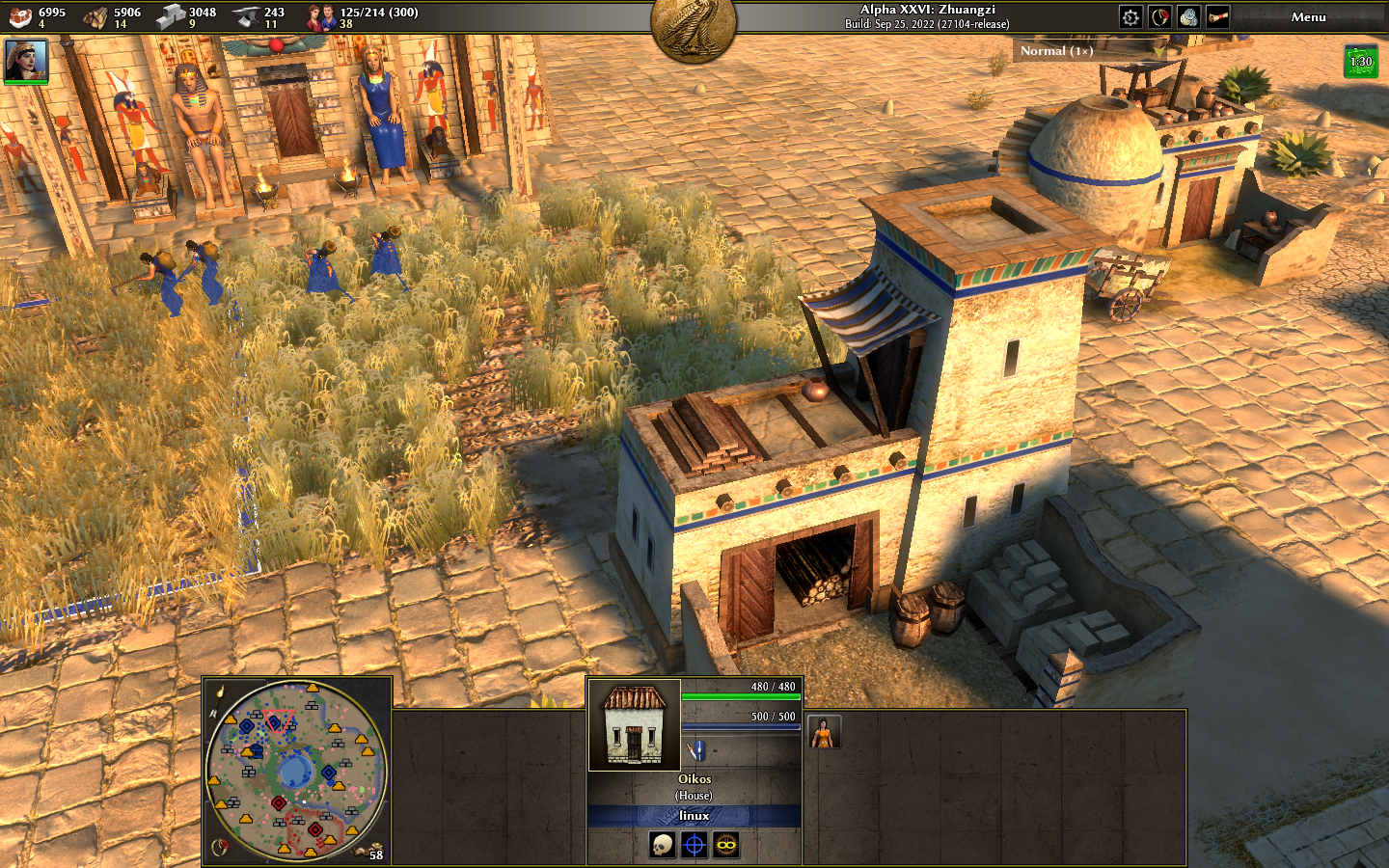Open objectives via the scroll icon
The width and height of the screenshot is (1389, 868).
[x=1217, y=17]
